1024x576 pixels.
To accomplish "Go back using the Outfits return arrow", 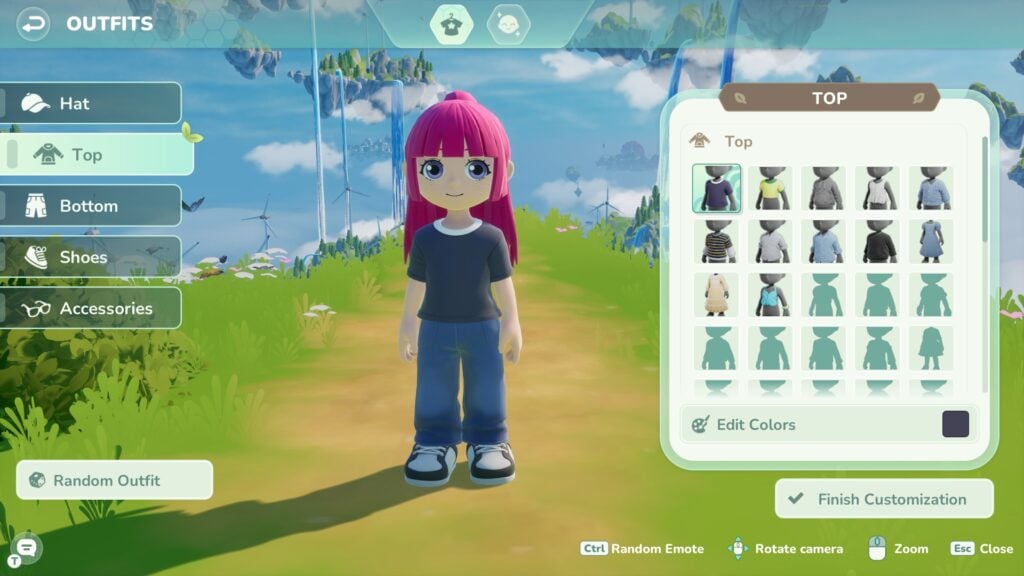I will [34, 23].
